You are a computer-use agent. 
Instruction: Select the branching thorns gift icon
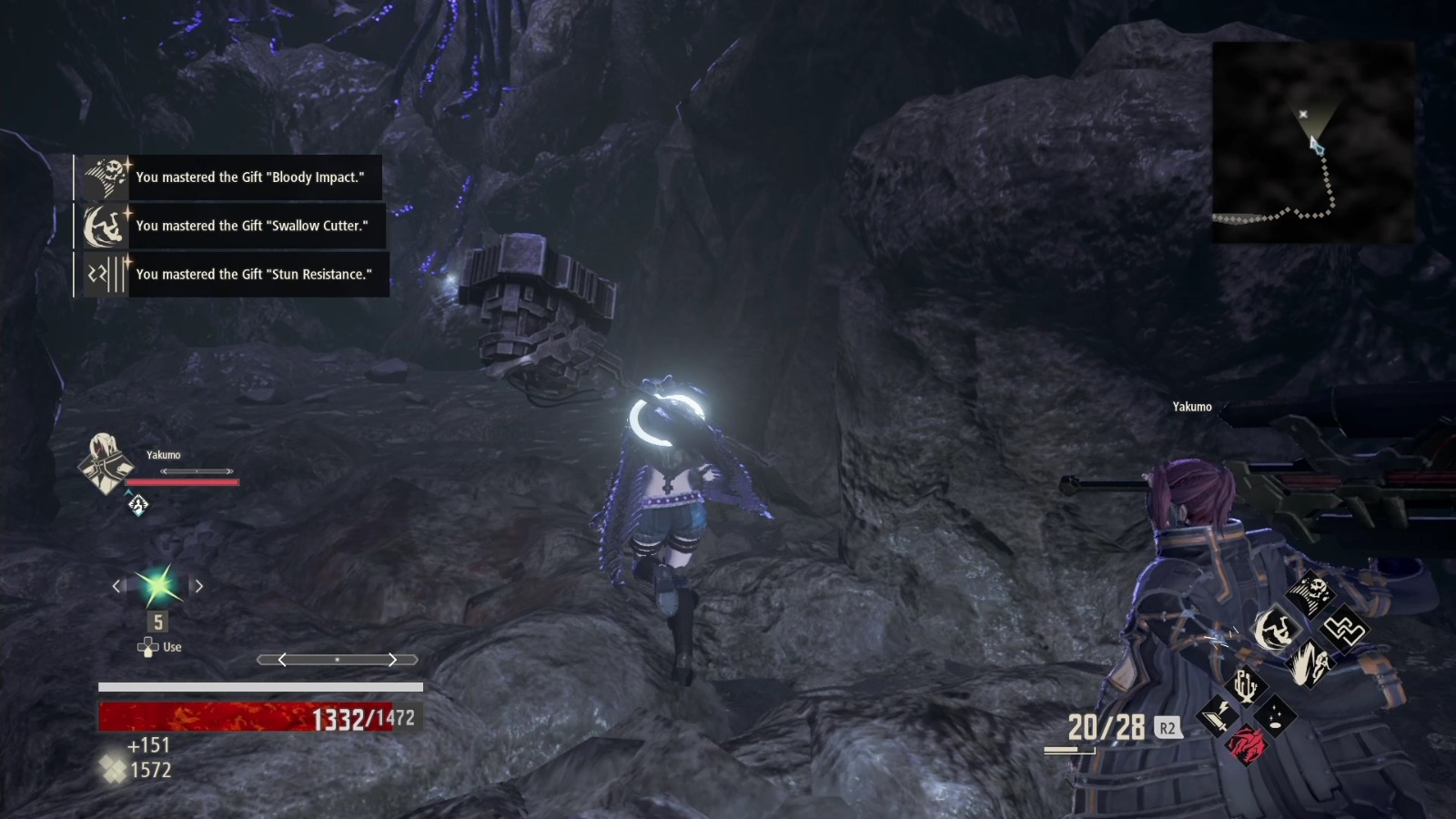click(1246, 685)
